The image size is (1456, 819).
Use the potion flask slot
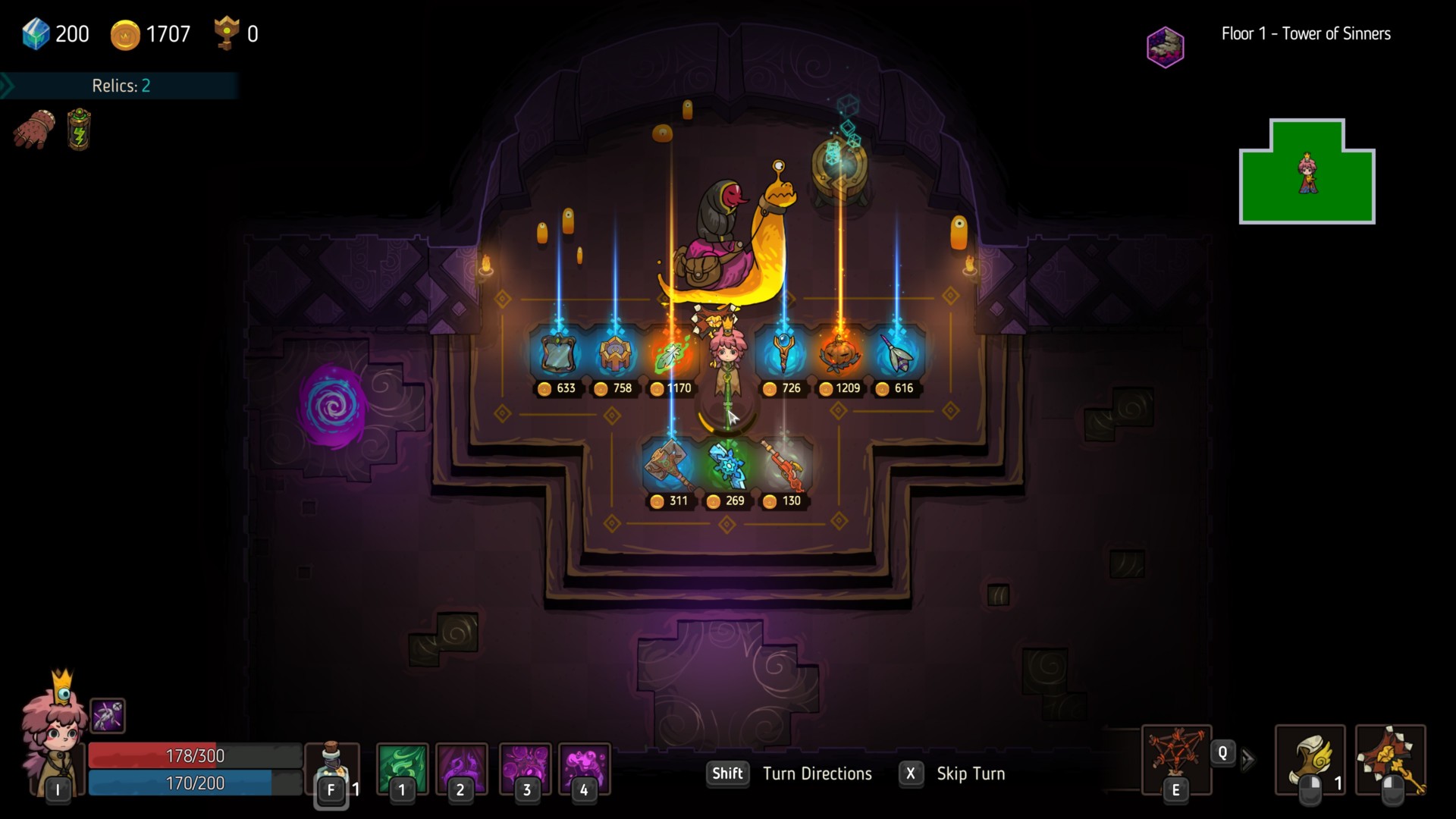pos(331,767)
